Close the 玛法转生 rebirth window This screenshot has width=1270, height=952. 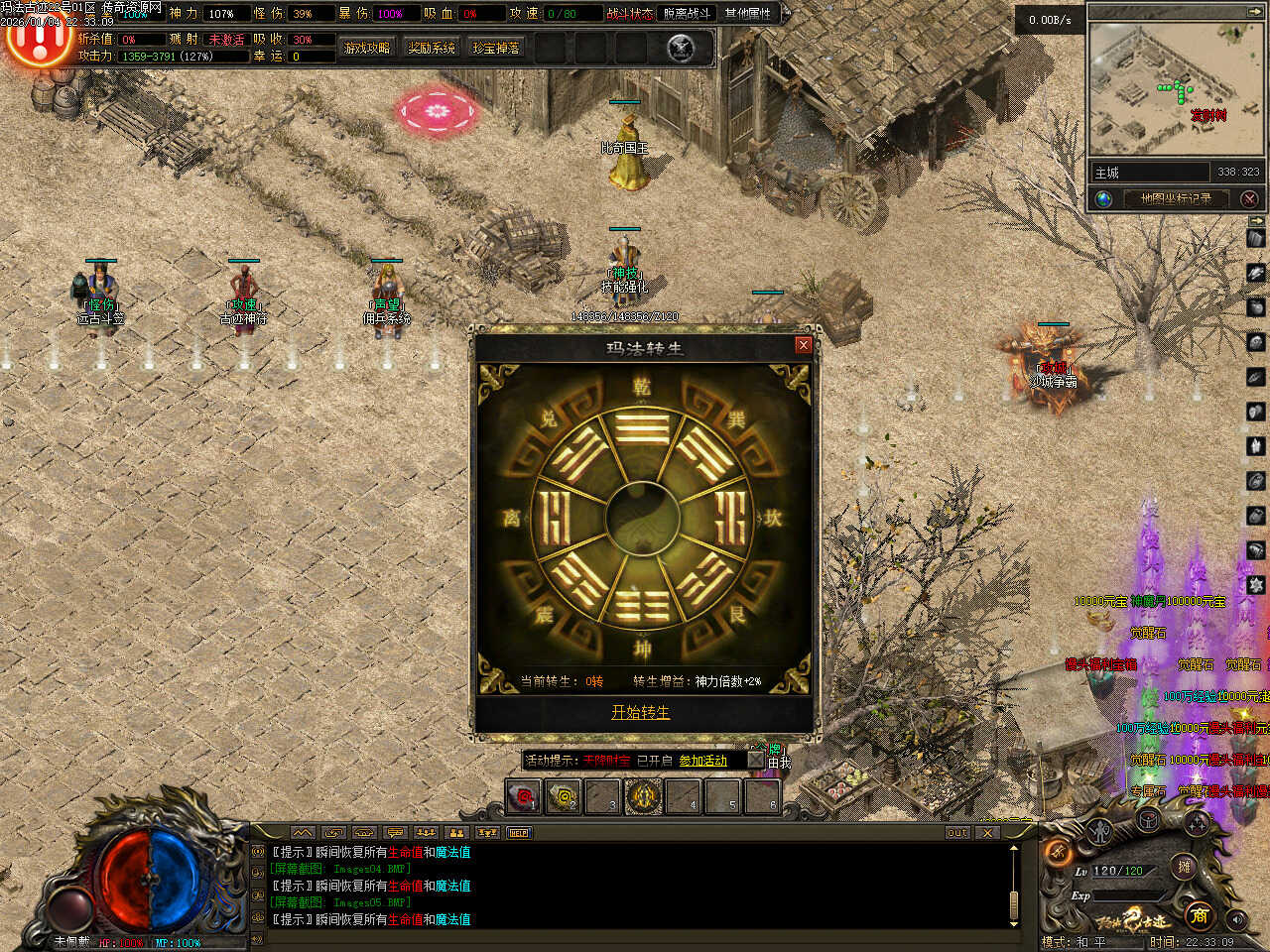coord(804,345)
